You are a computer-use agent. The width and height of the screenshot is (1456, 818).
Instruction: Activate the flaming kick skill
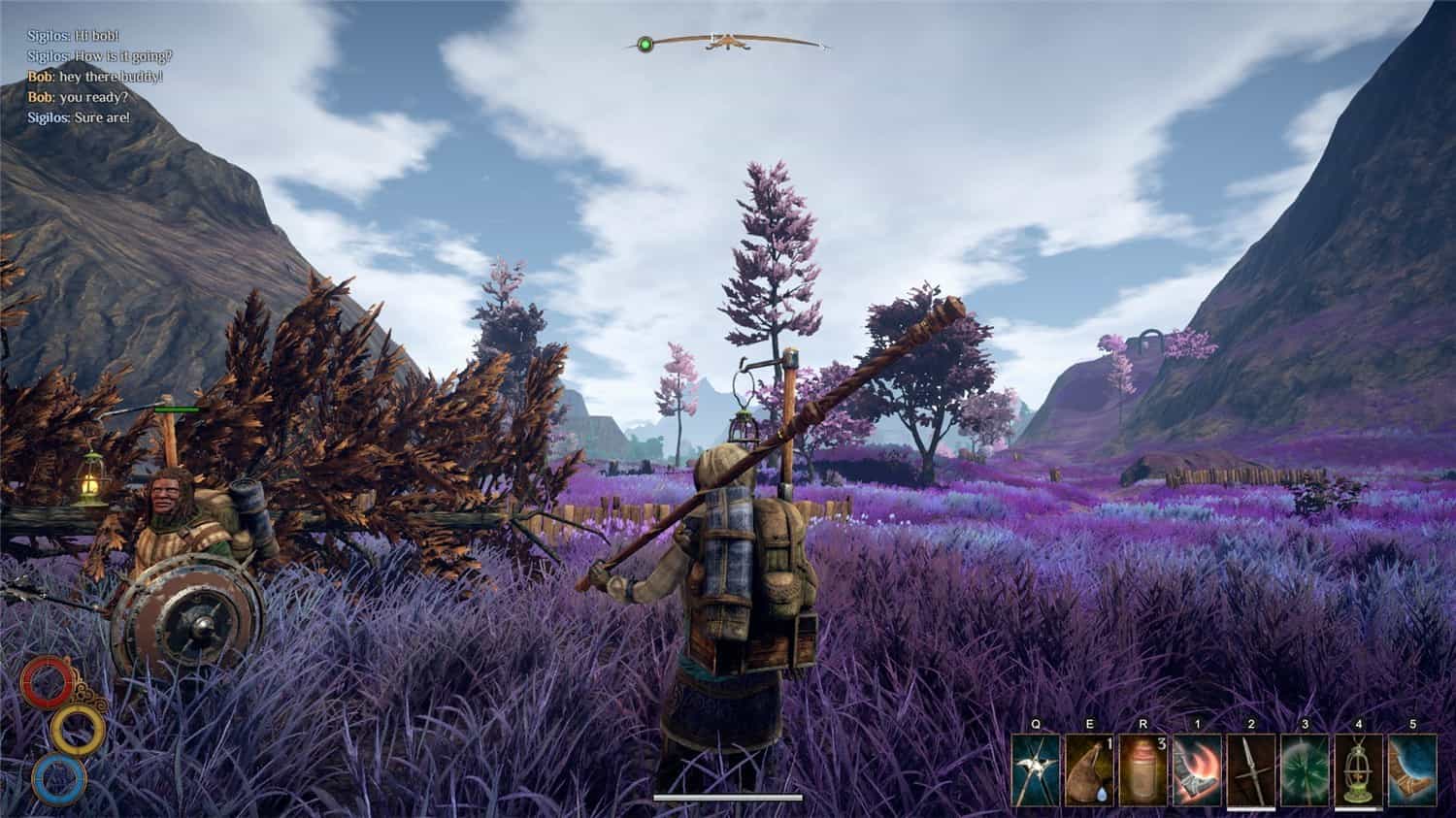point(1196,769)
